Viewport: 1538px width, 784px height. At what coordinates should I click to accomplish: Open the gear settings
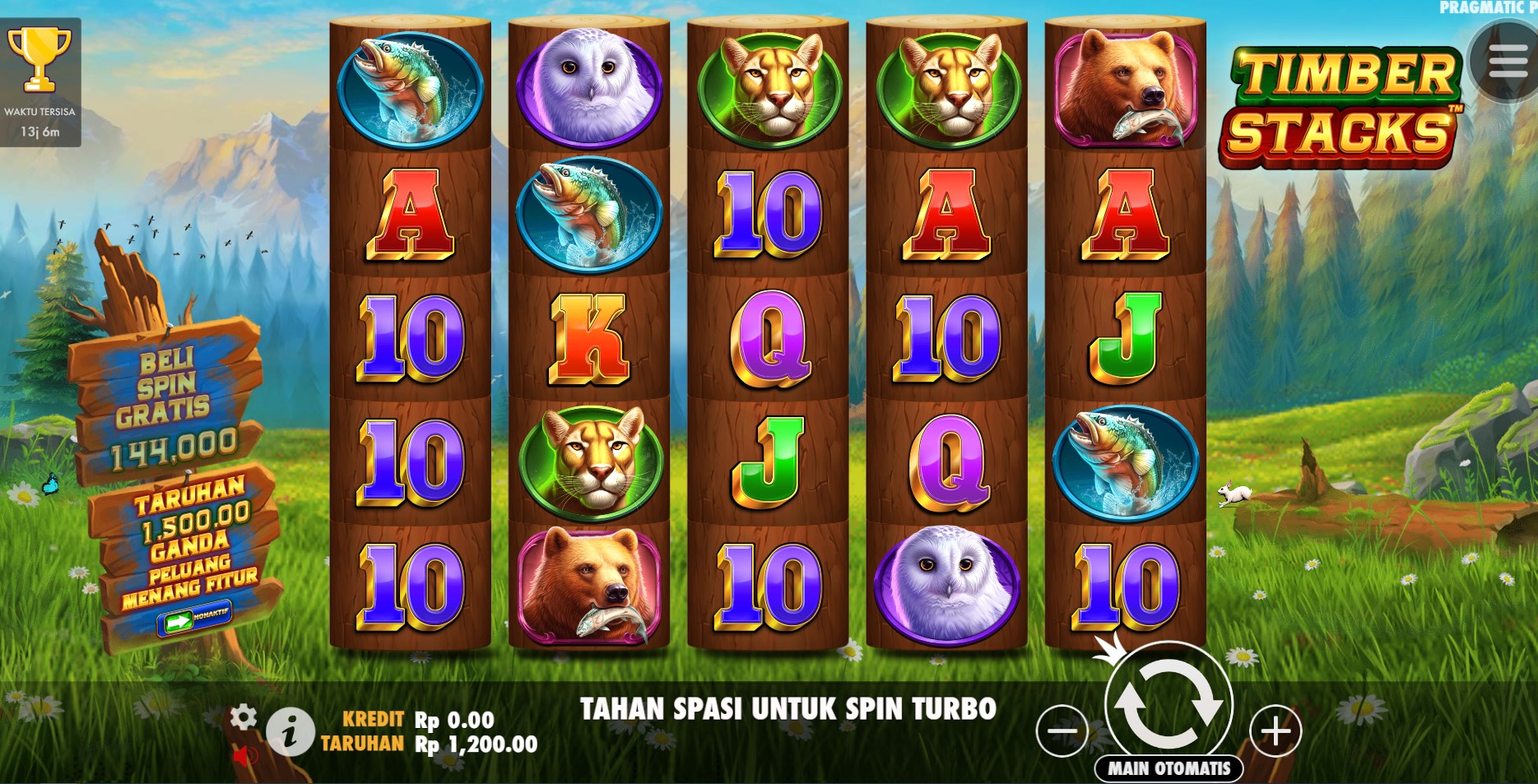pos(243,717)
